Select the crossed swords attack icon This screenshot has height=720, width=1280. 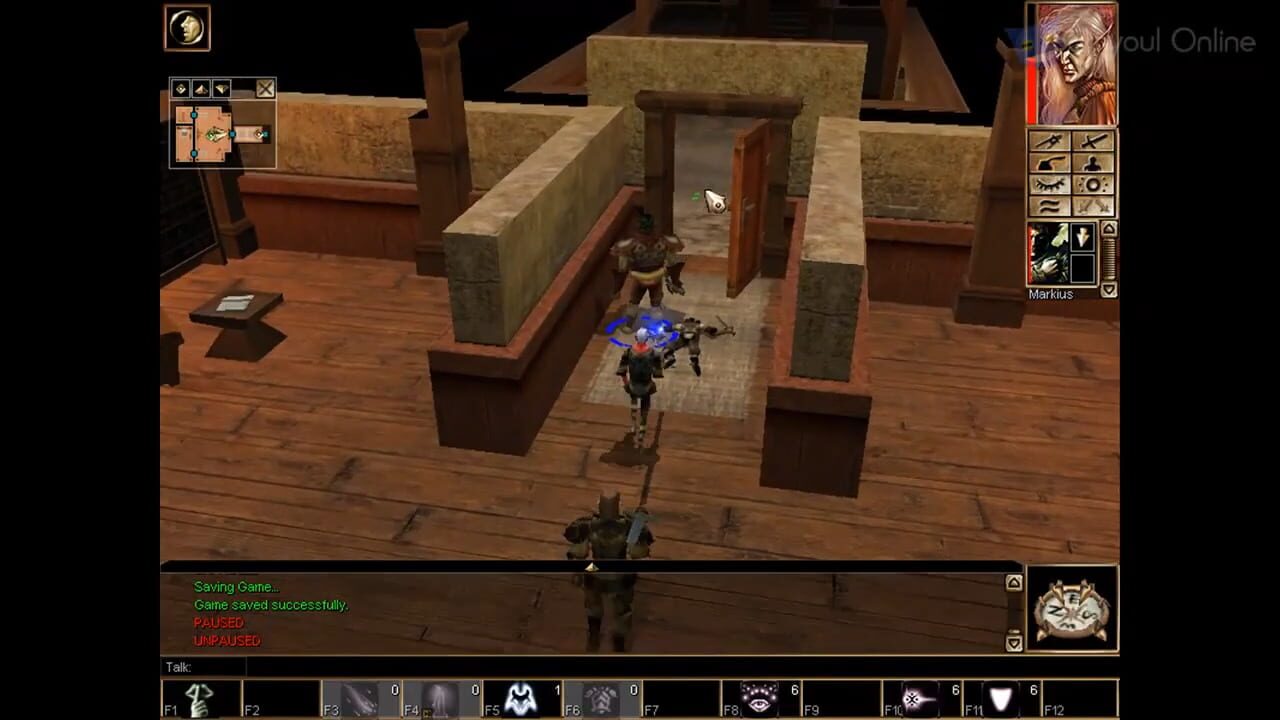point(1094,142)
